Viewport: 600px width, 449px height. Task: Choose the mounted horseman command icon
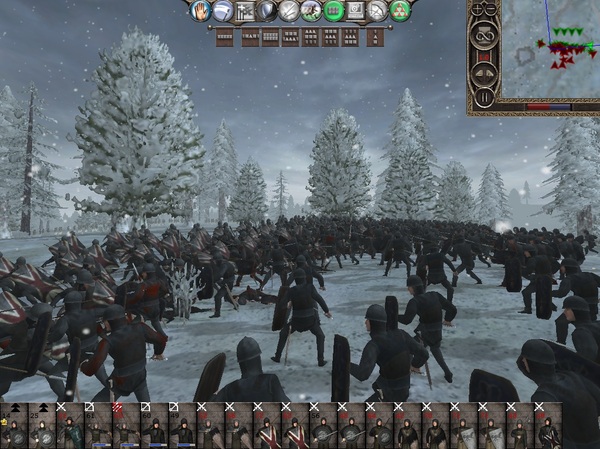(x=311, y=11)
